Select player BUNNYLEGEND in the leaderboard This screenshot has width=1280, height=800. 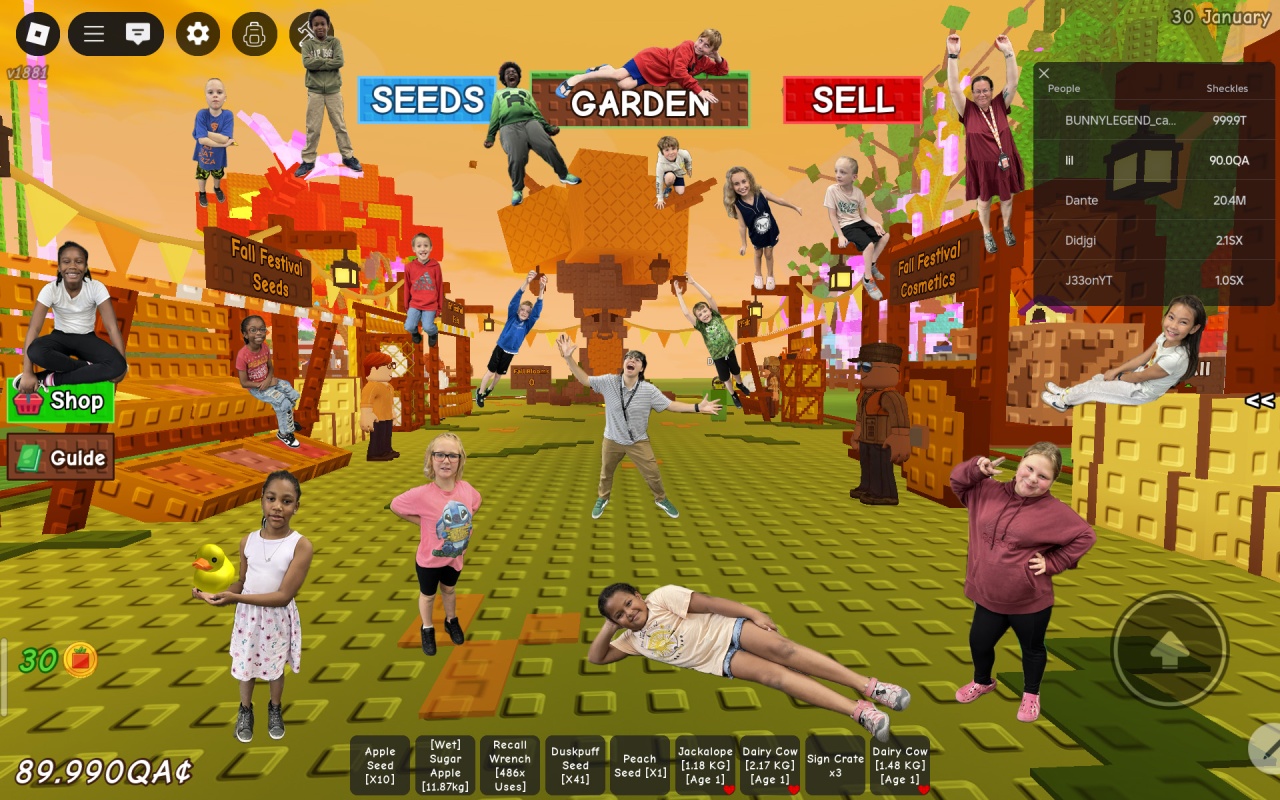pyautogui.click(x=1120, y=120)
